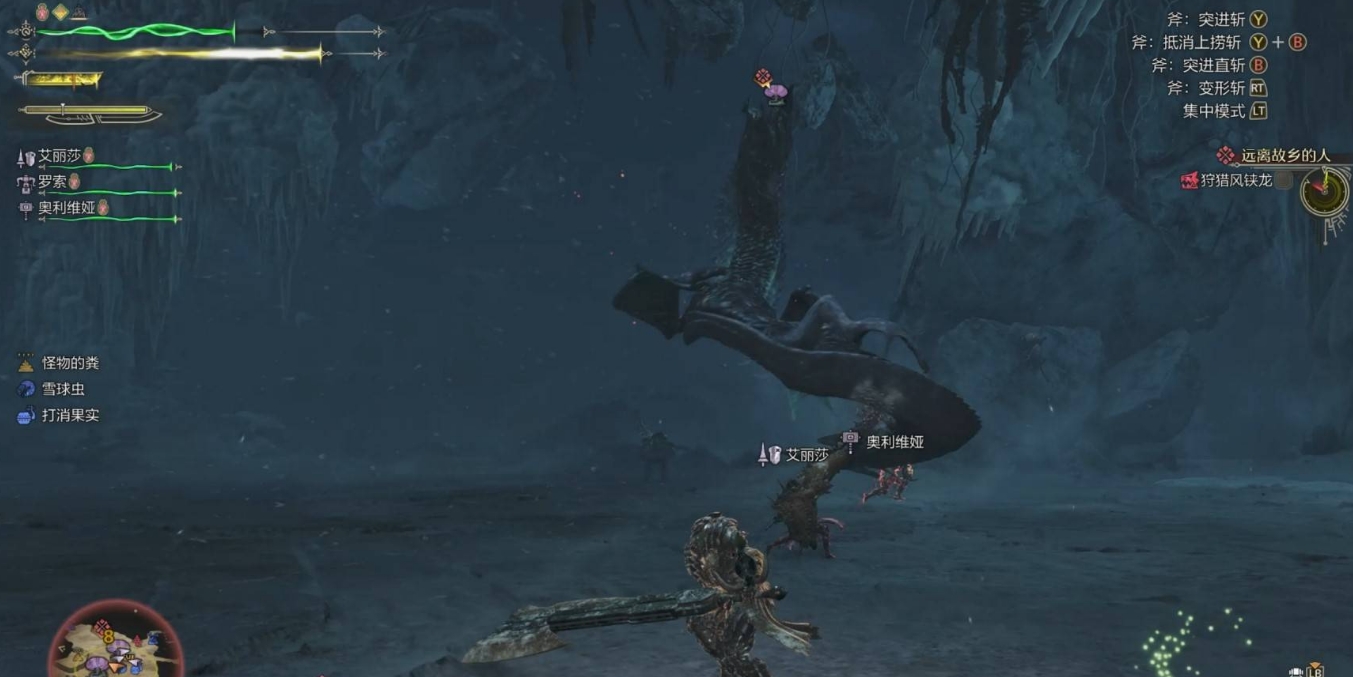The image size is (1353, 677).
Task: Select party member 罗索 in the list
Action: pyautogui.click(x=52, y=182)
